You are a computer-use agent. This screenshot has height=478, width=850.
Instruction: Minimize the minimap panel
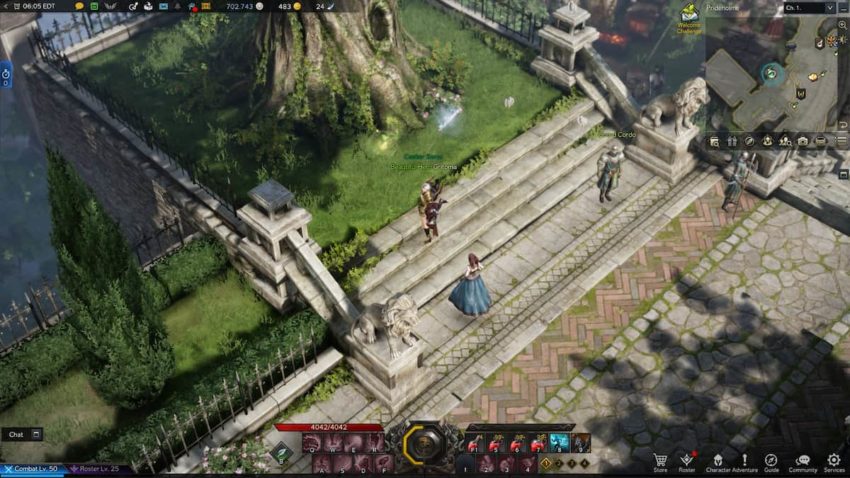[843, 7]
